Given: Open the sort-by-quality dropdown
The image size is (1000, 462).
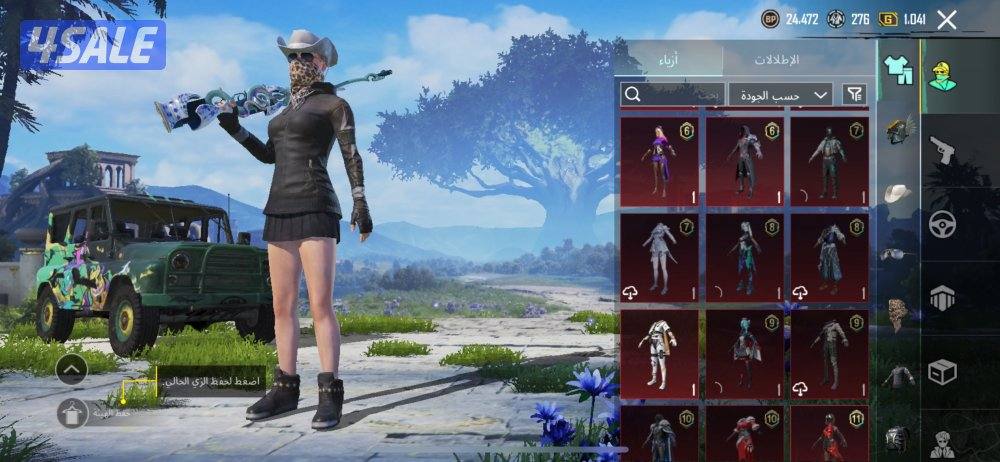Looking at the screenshot, I should 780,95.
